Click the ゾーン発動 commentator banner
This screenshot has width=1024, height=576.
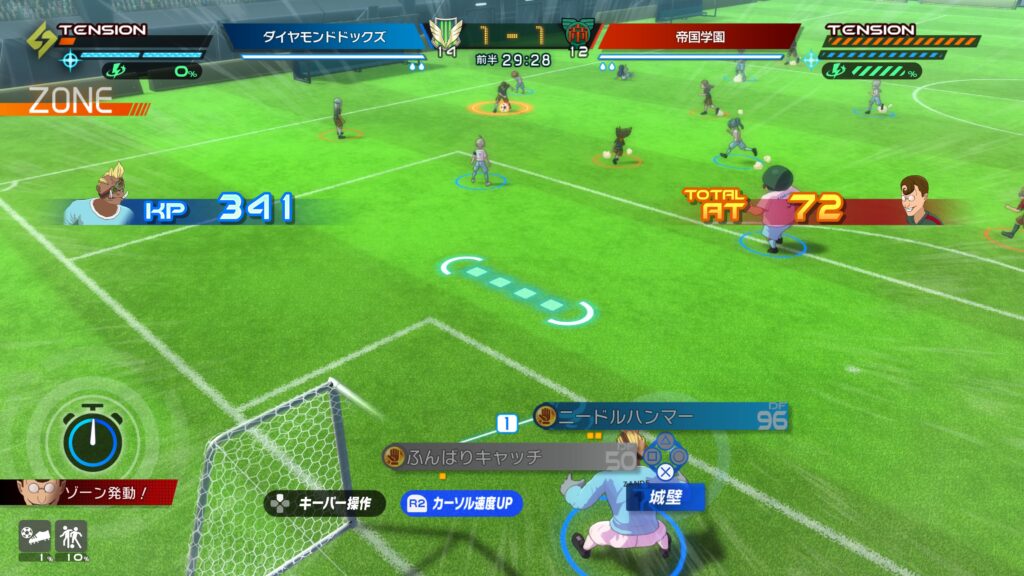(96, 493)
